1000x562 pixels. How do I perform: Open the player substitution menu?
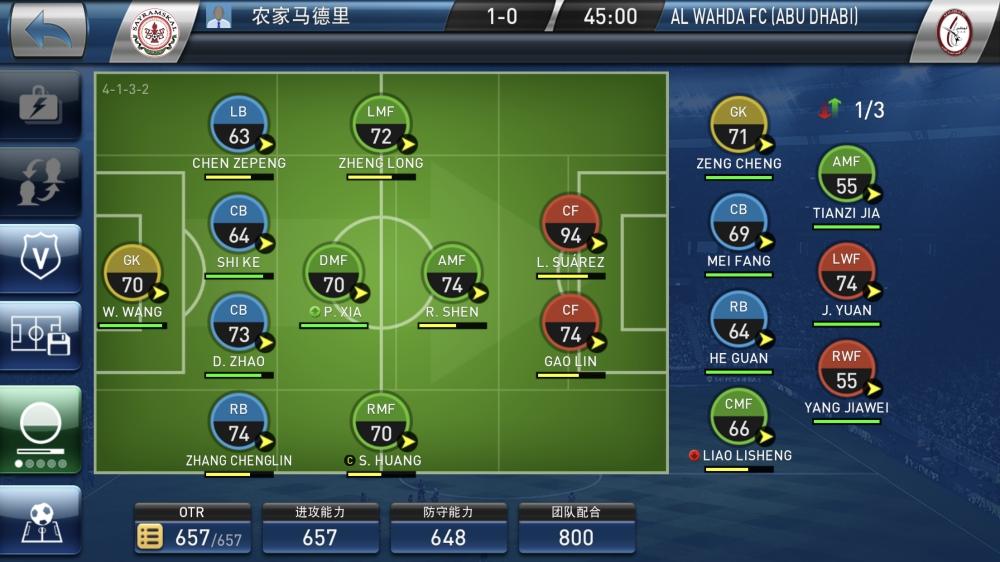(40, 180)
